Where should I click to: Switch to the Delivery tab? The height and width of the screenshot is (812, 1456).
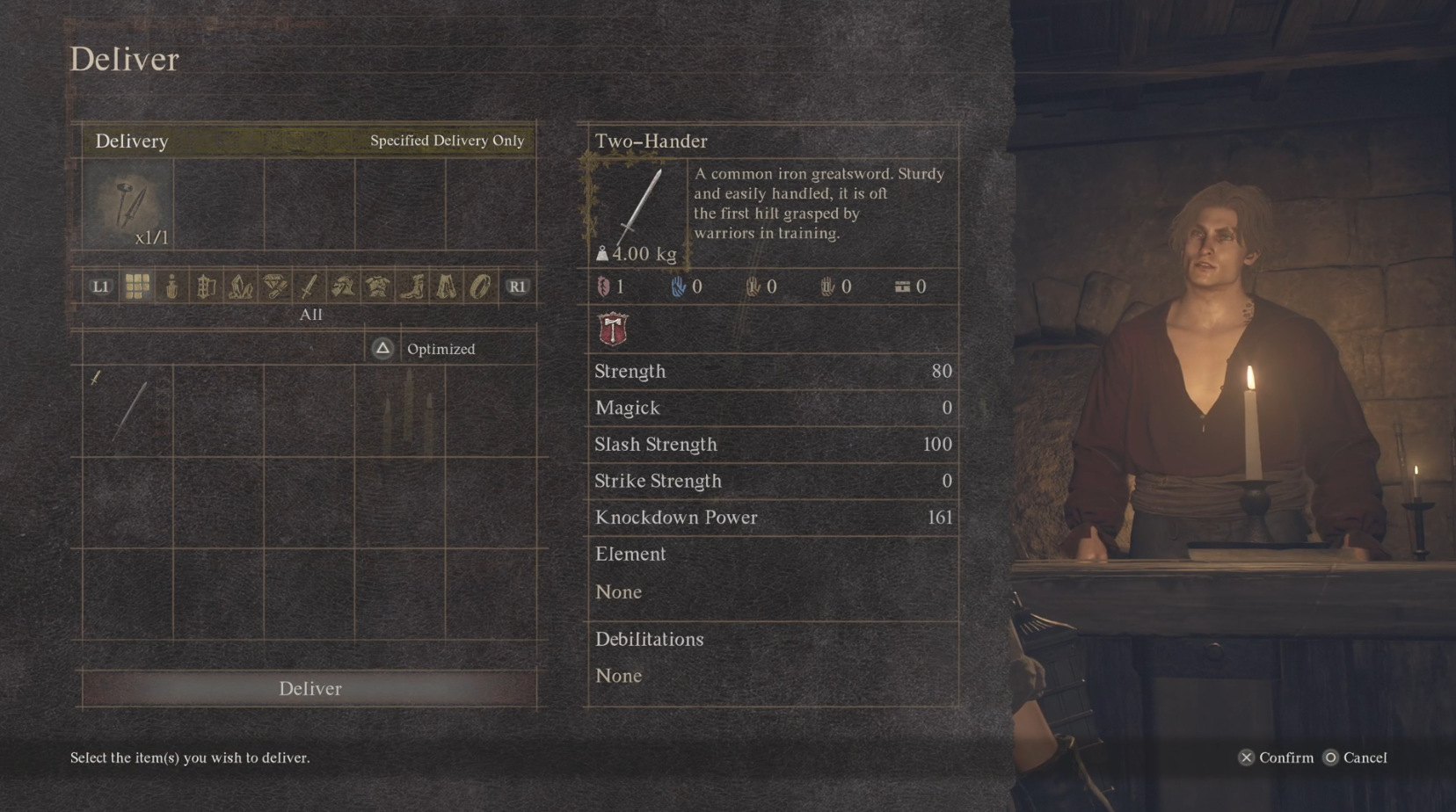[x=131, y=141]
